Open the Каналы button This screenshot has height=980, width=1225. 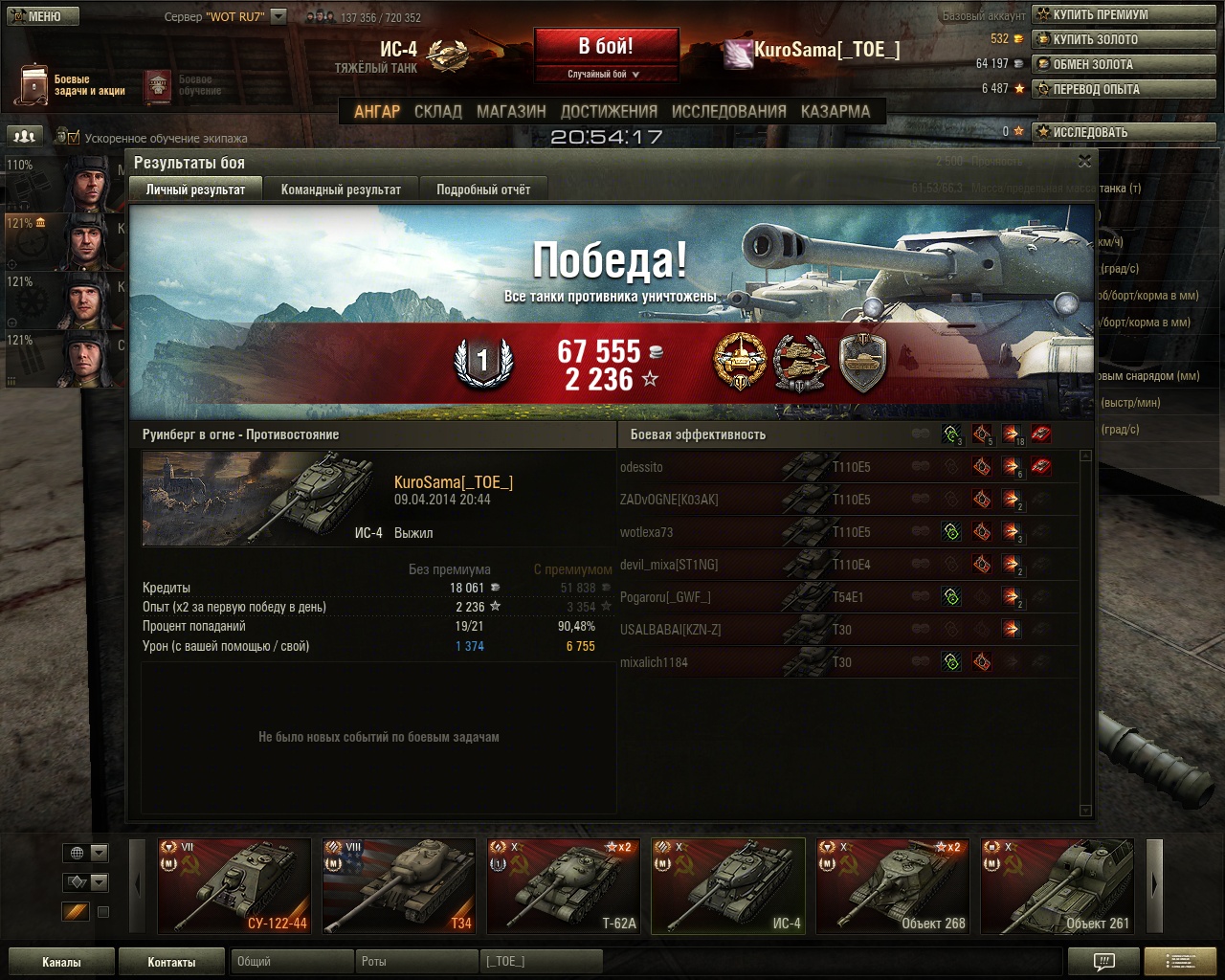point(61,962)
